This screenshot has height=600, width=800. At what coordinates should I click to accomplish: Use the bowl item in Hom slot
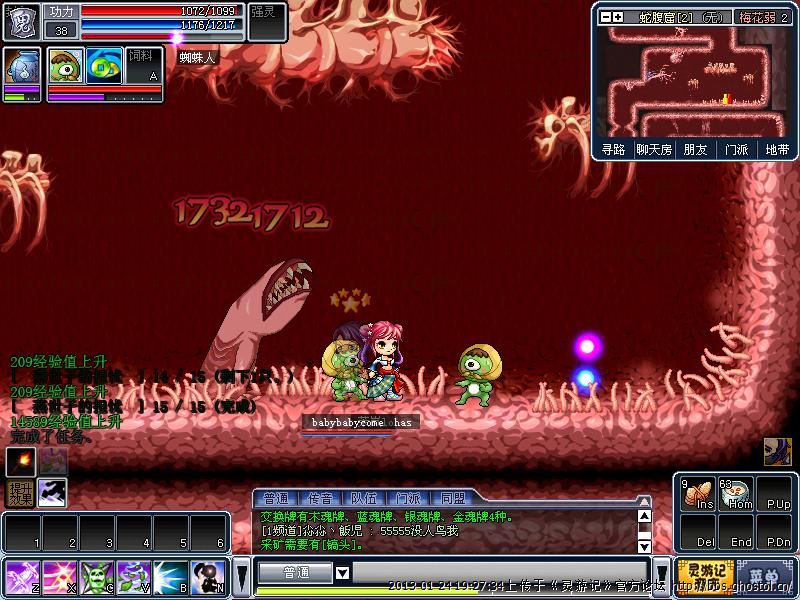click(735, 495)
